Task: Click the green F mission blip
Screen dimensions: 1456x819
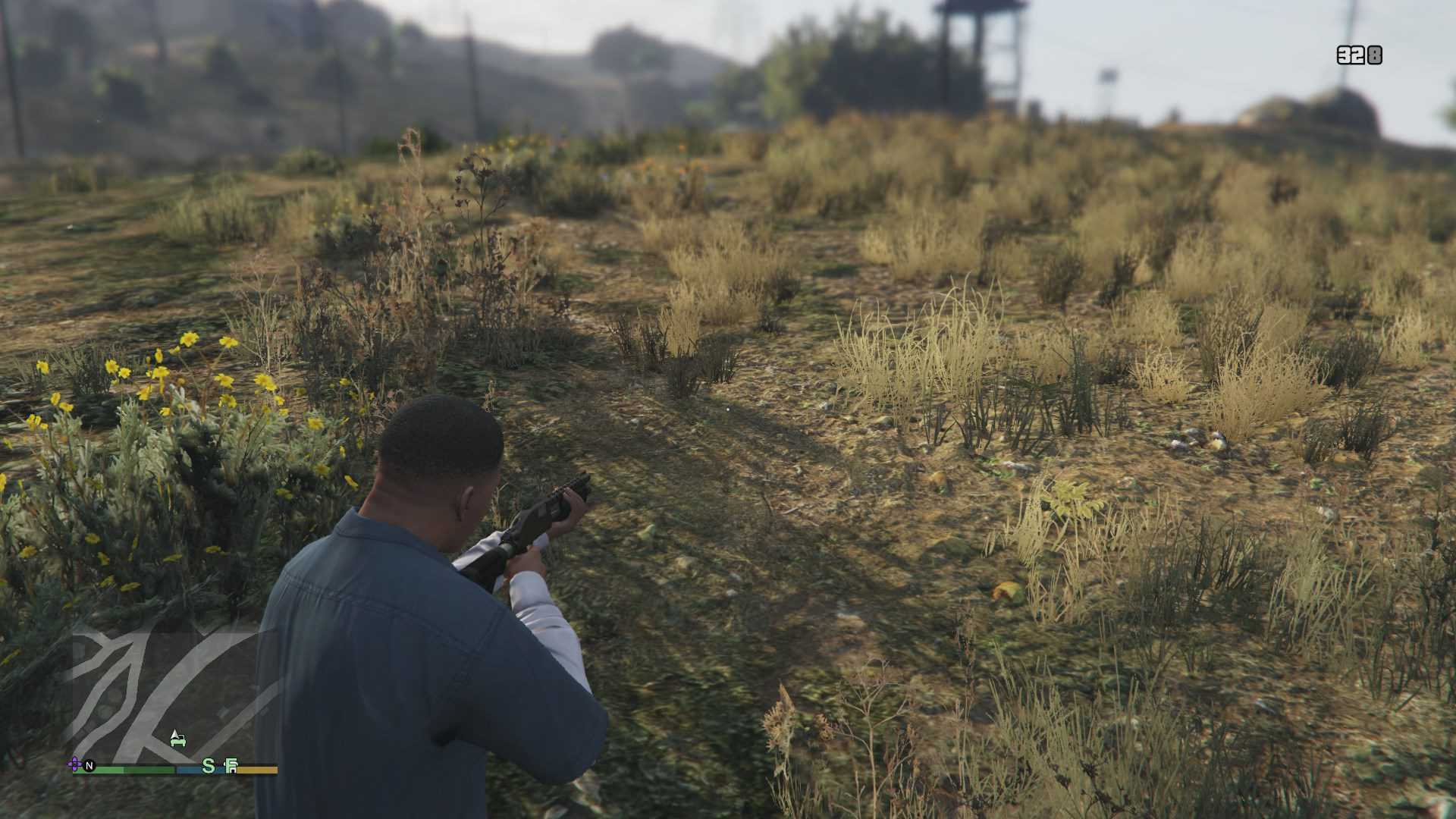Action: (231, 767)
